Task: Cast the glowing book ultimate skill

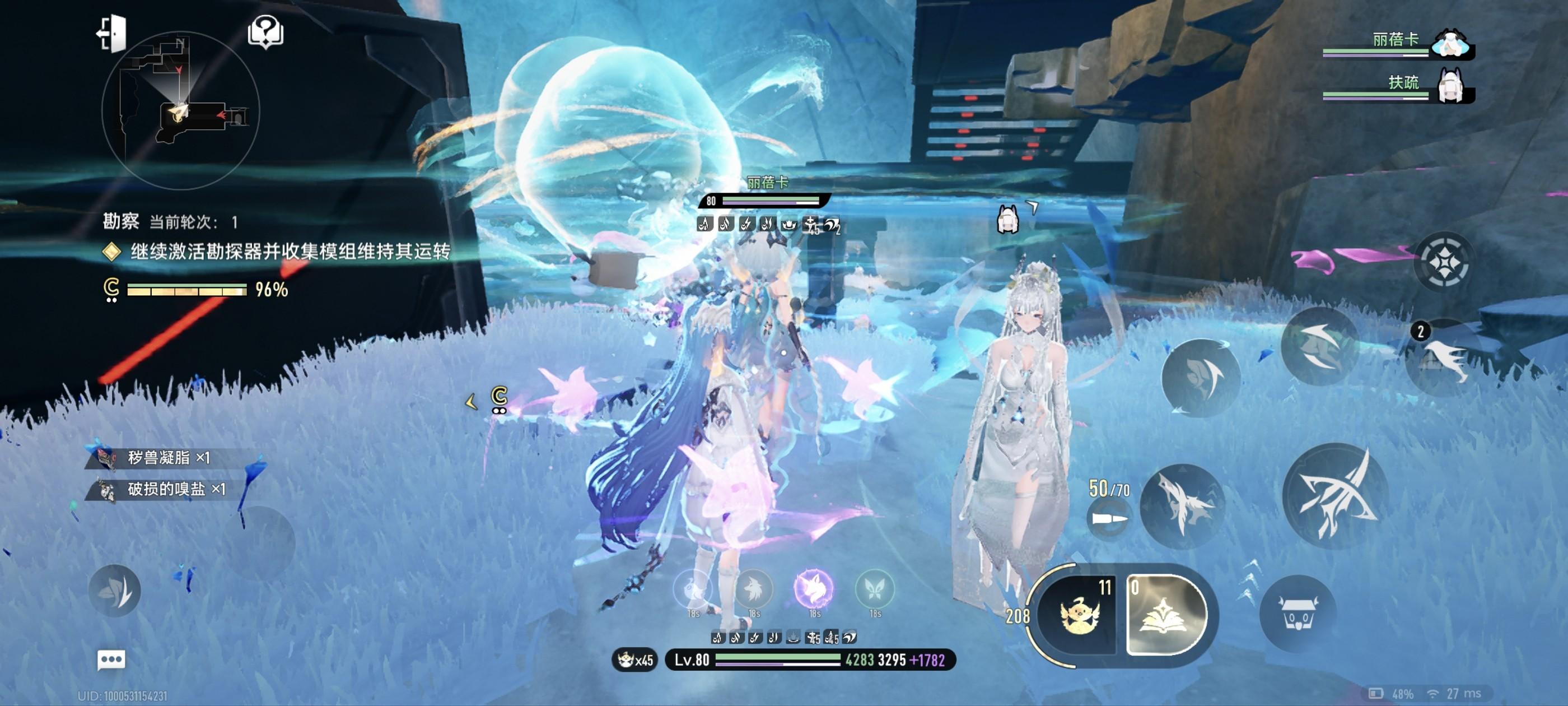Action: point(1164,614)
